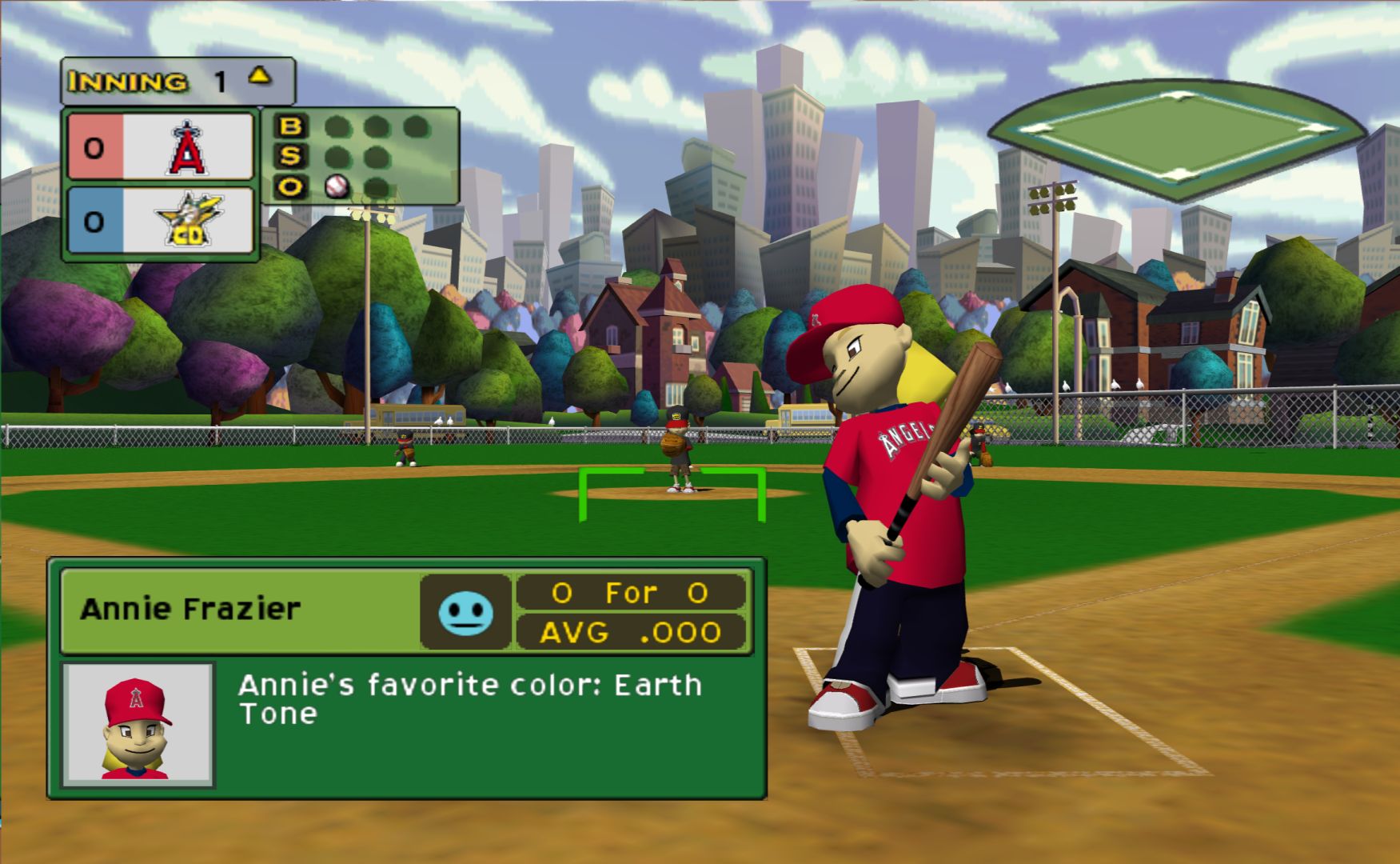The image size is (1400, 864).
Task: Click the CD star team logo
Action: coord(189,220)
